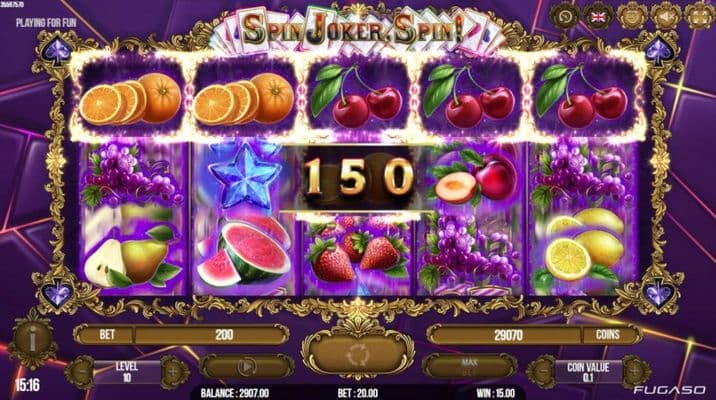The image size is (716, 400).
Task: Set the Max Bet
Action: pyautogui.click(x=469, y=367)
